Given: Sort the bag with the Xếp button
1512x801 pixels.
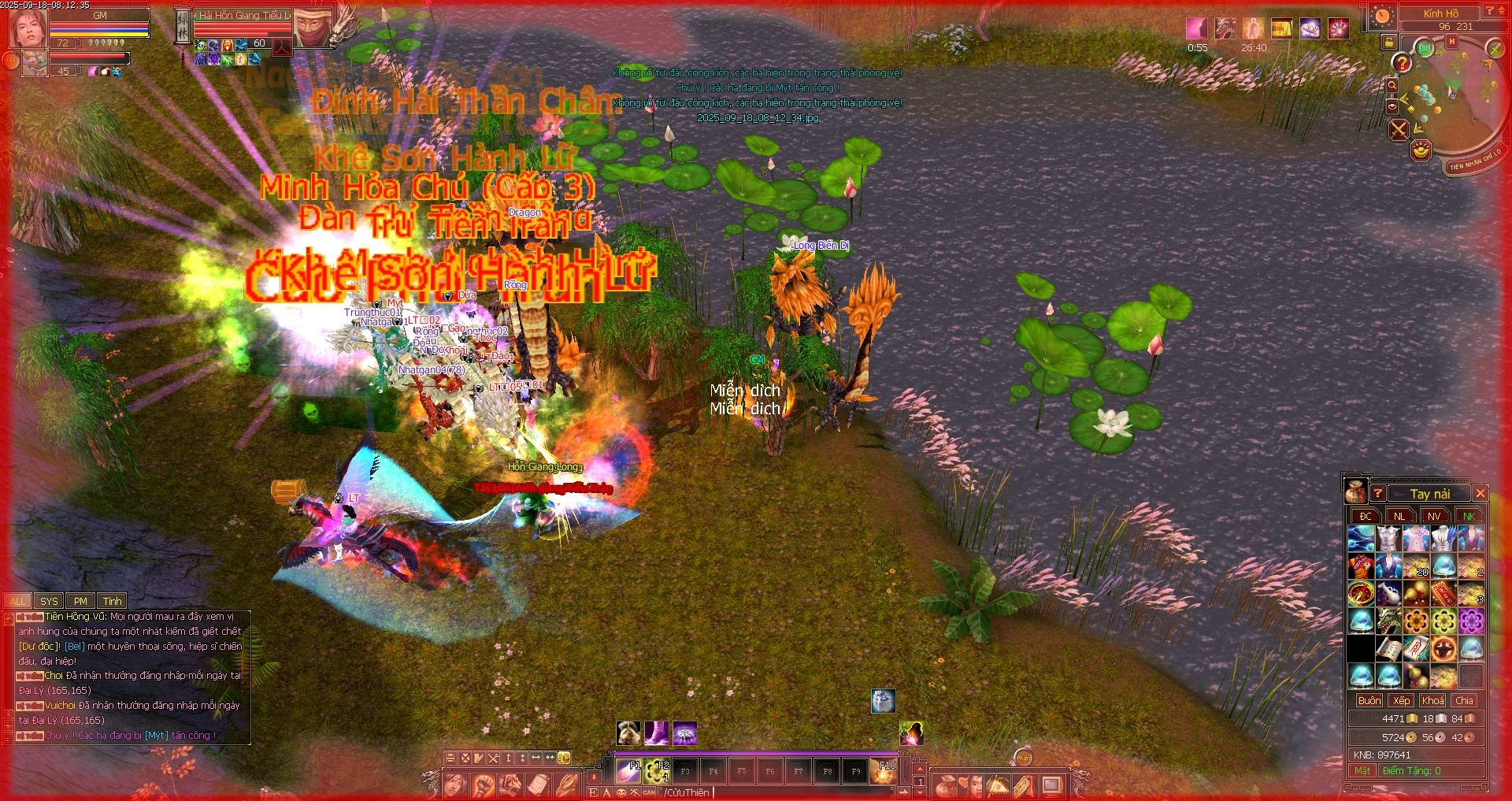Looking at the screenshot, I should (x=1401, y=700).
